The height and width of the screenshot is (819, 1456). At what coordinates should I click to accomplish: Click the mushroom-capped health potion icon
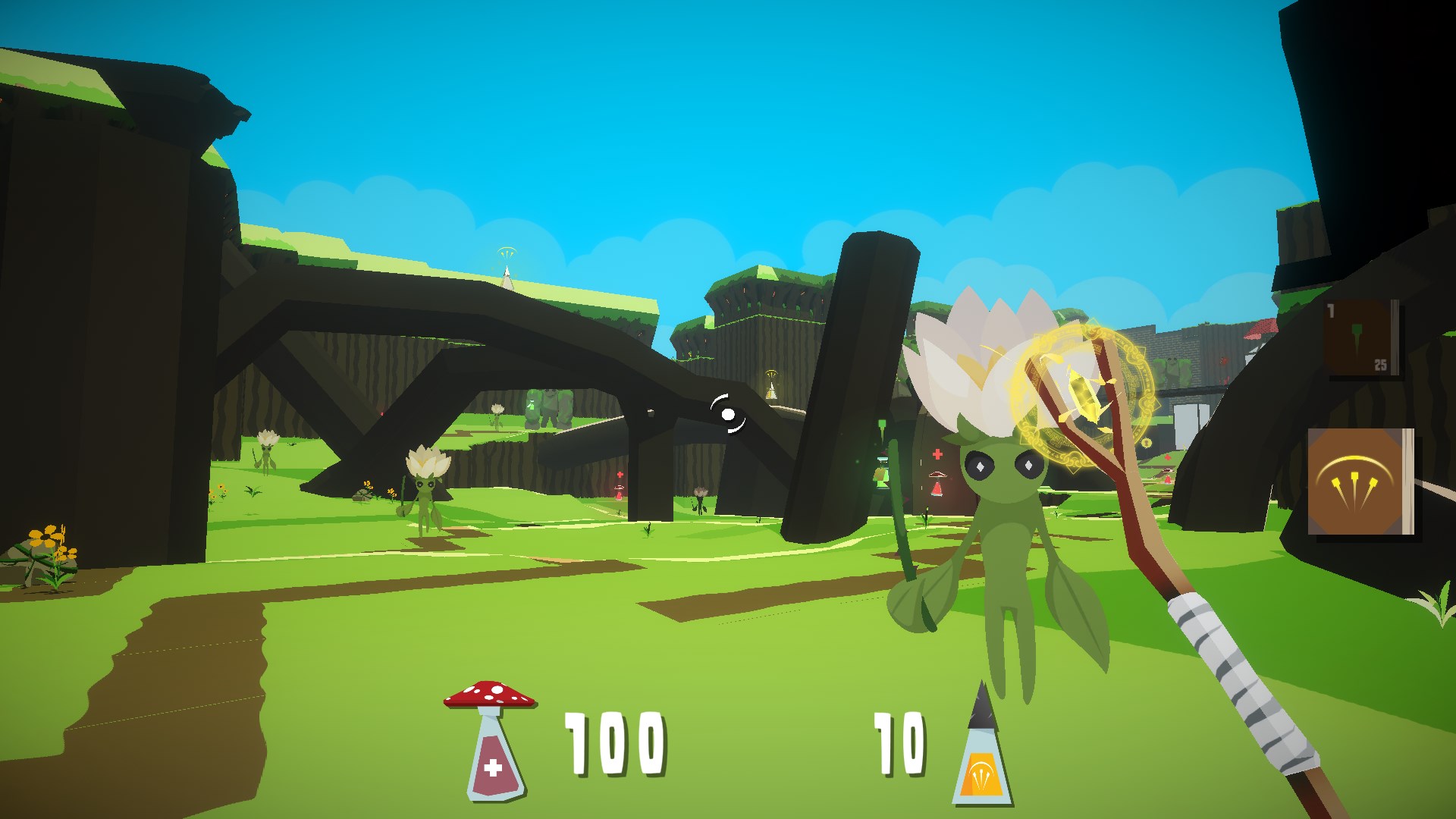[x=491, y=739]
